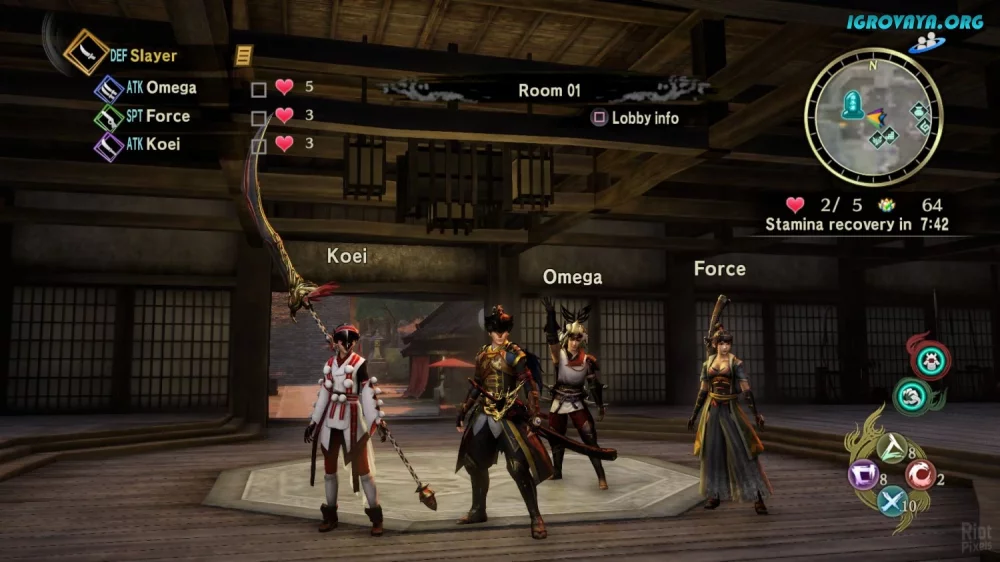Activate the green claw icon
Image resolution: width=1000 pixels, height=562 pixels.
pyautogui.click(x=912, y=396)
